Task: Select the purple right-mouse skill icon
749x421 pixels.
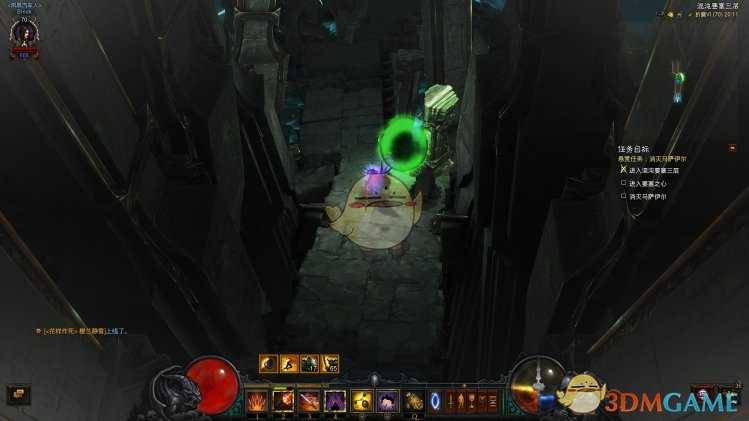Action: [x=388, y=401]
